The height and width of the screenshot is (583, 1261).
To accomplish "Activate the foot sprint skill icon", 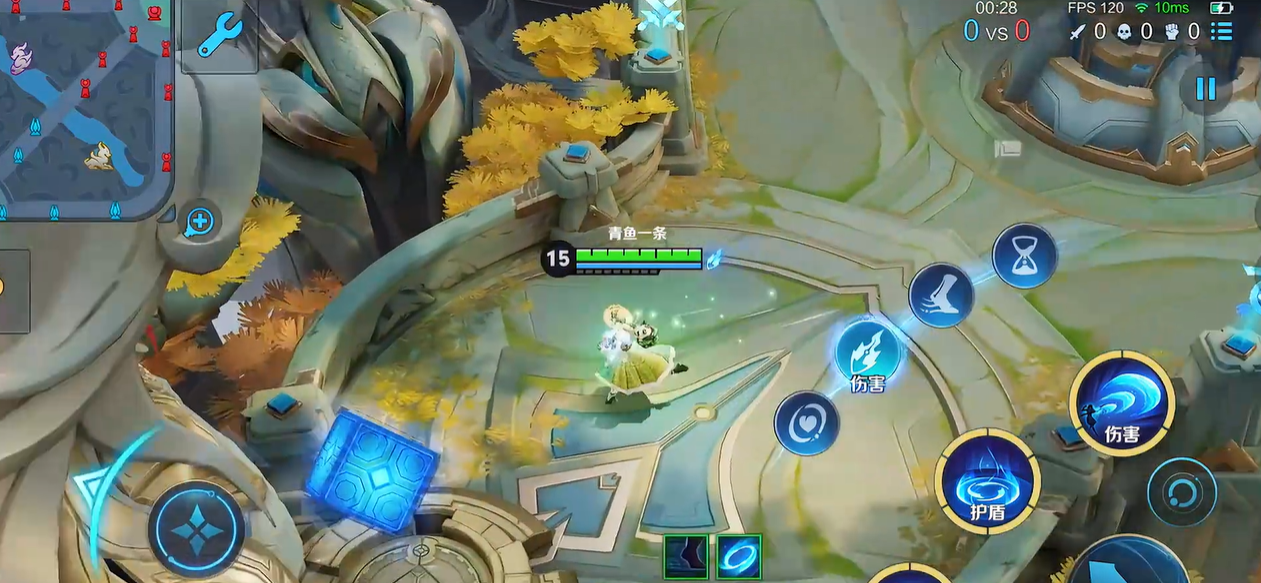I will [x=941, y=295].
